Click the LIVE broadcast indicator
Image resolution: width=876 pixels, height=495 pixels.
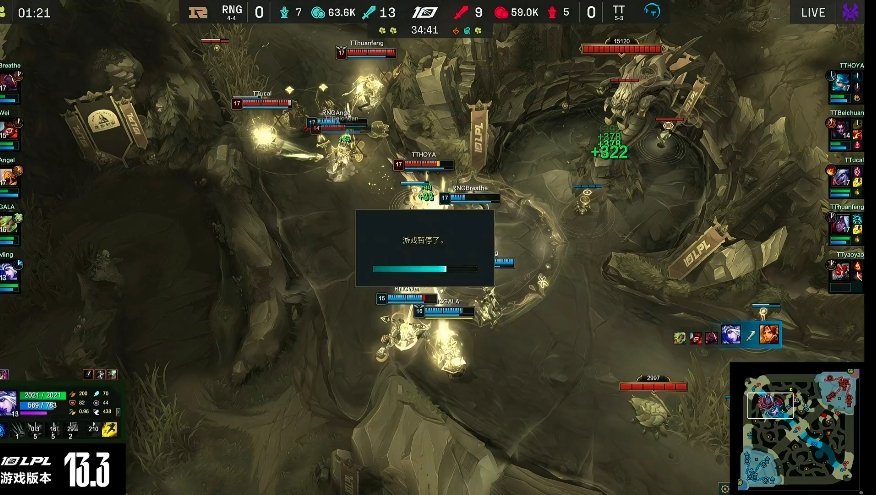pos(813,12)
